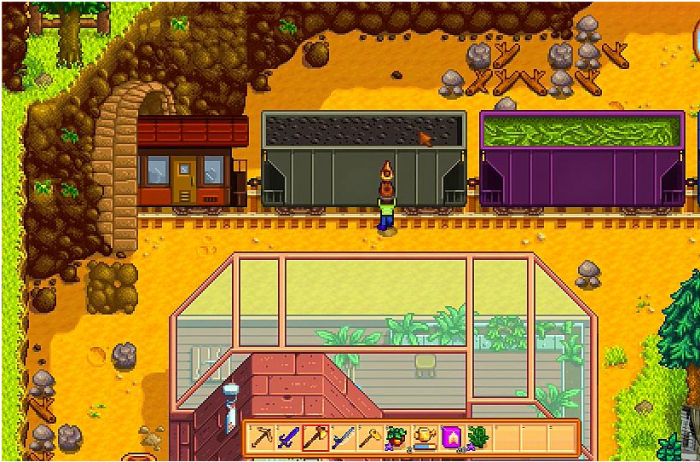700x462 pixels.
Task: Select the pickaxe in the hotbar
Action: pyautogui.click(x=263, y=437)
